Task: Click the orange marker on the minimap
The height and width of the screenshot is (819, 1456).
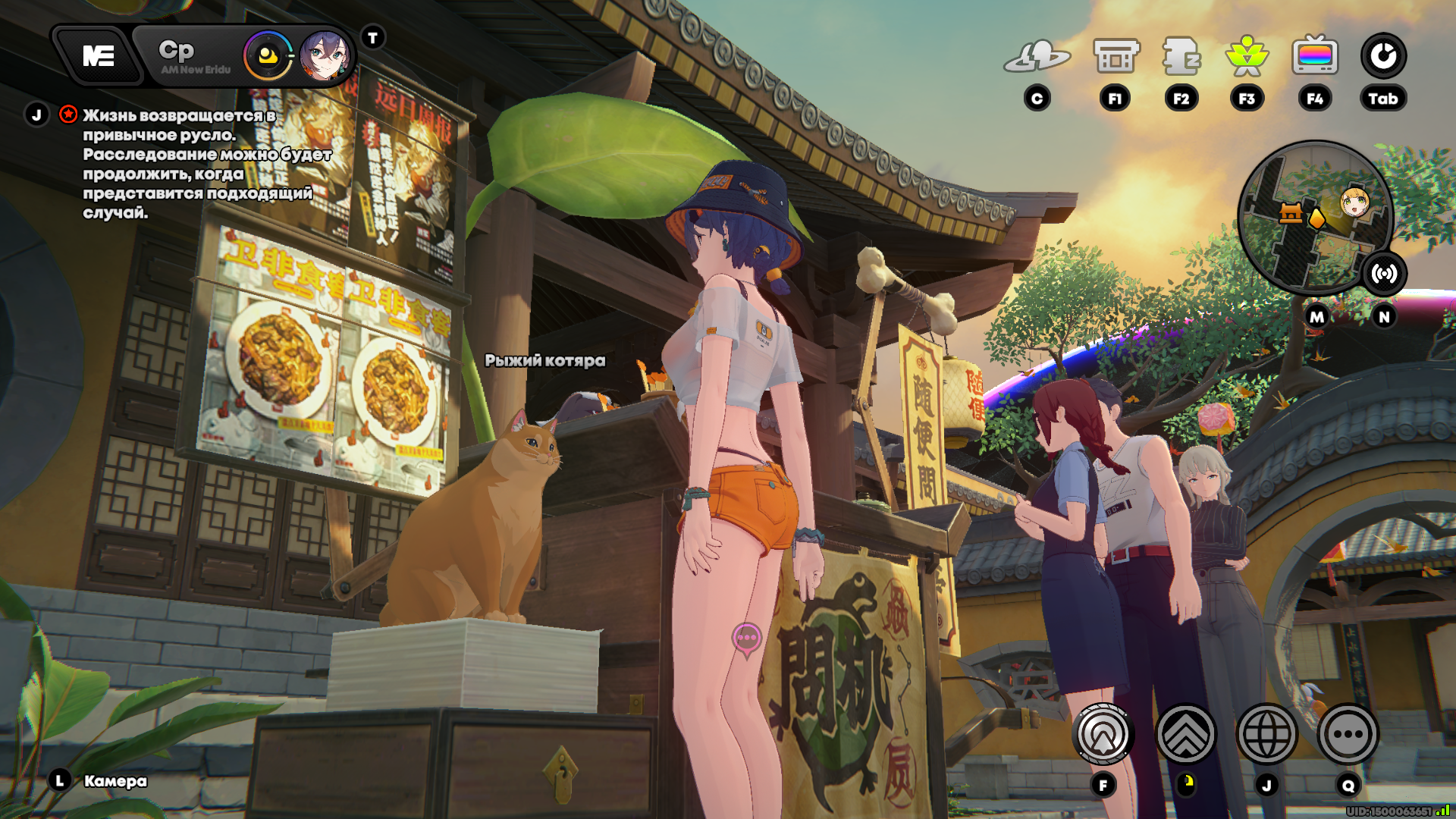Action: click(x=1317, y=219)
